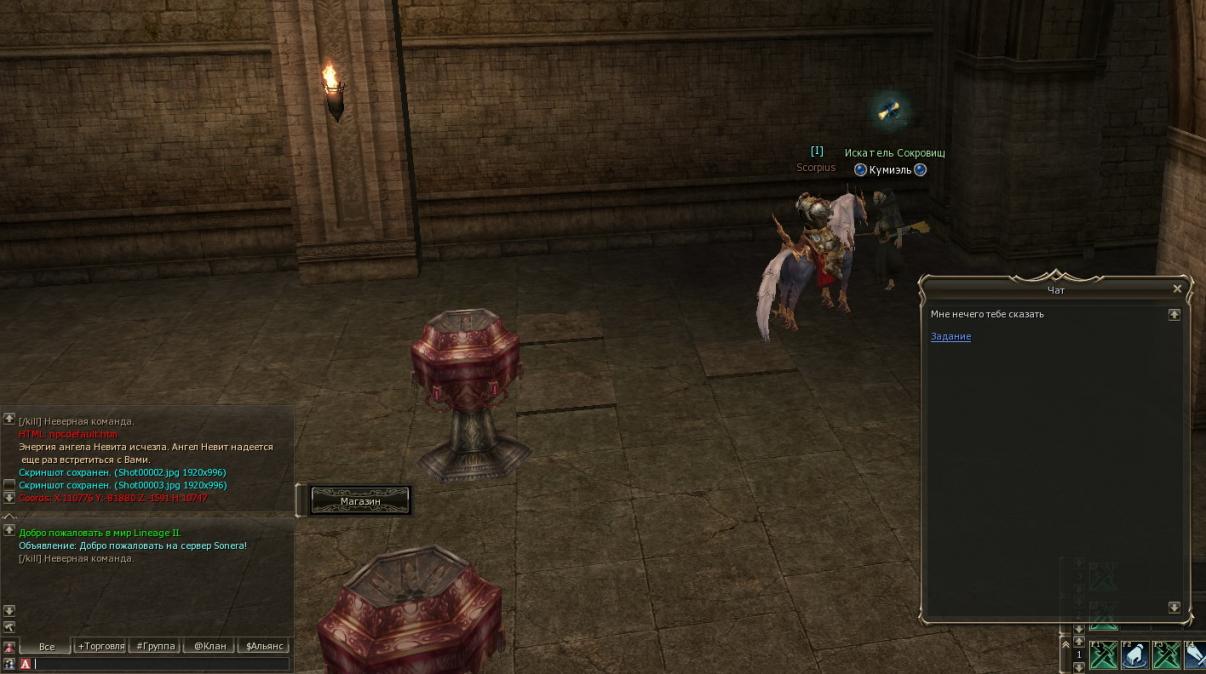Open the @Клан chat tab
1206x674 pixels.
click(208, 647)
